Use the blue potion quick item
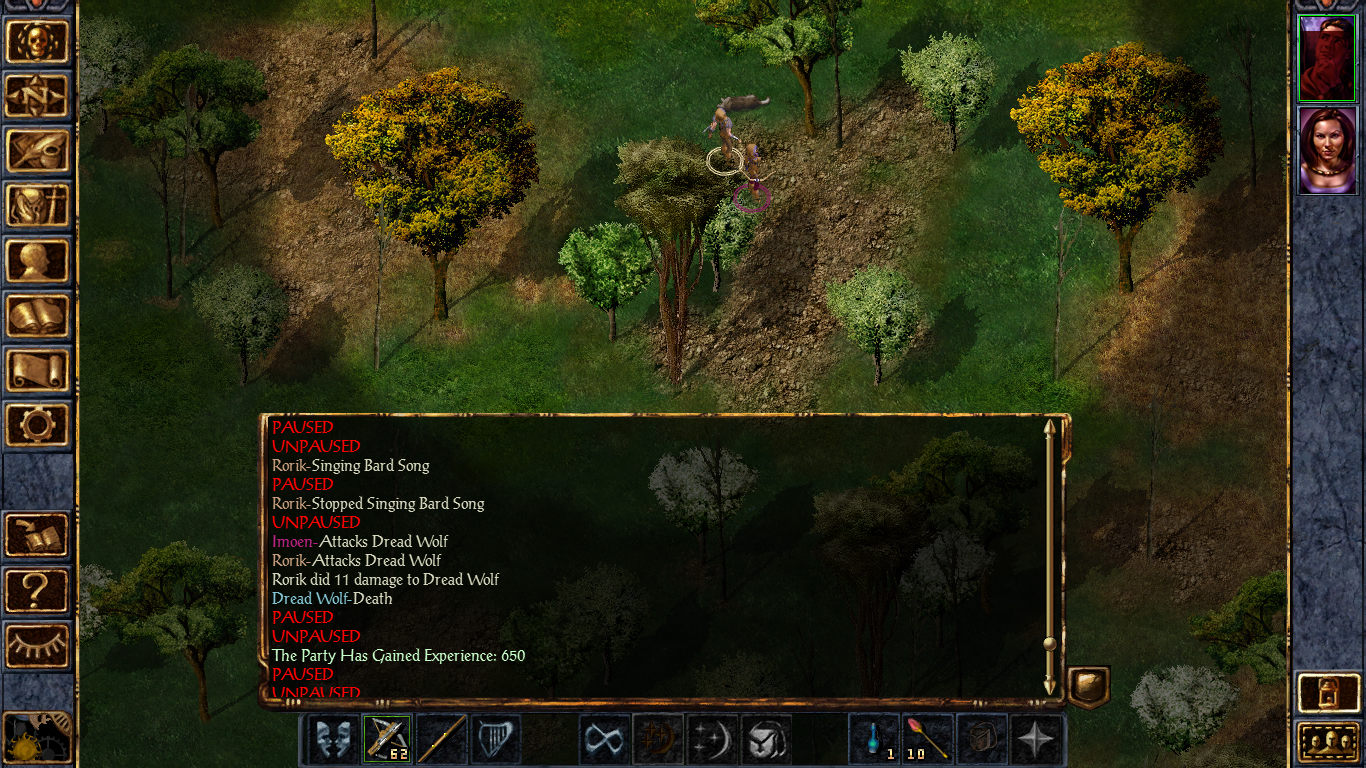The height and width of the screenshot is (768, 1366). point(875,740)
